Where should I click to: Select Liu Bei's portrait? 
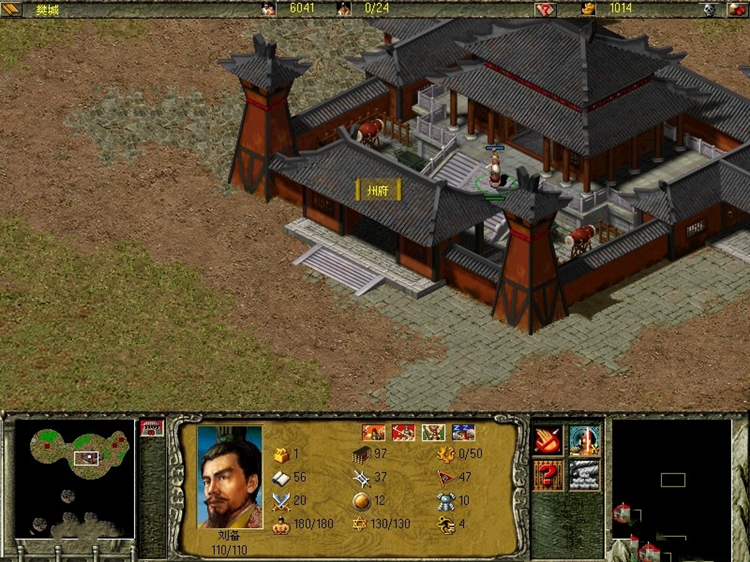(229, 477)
